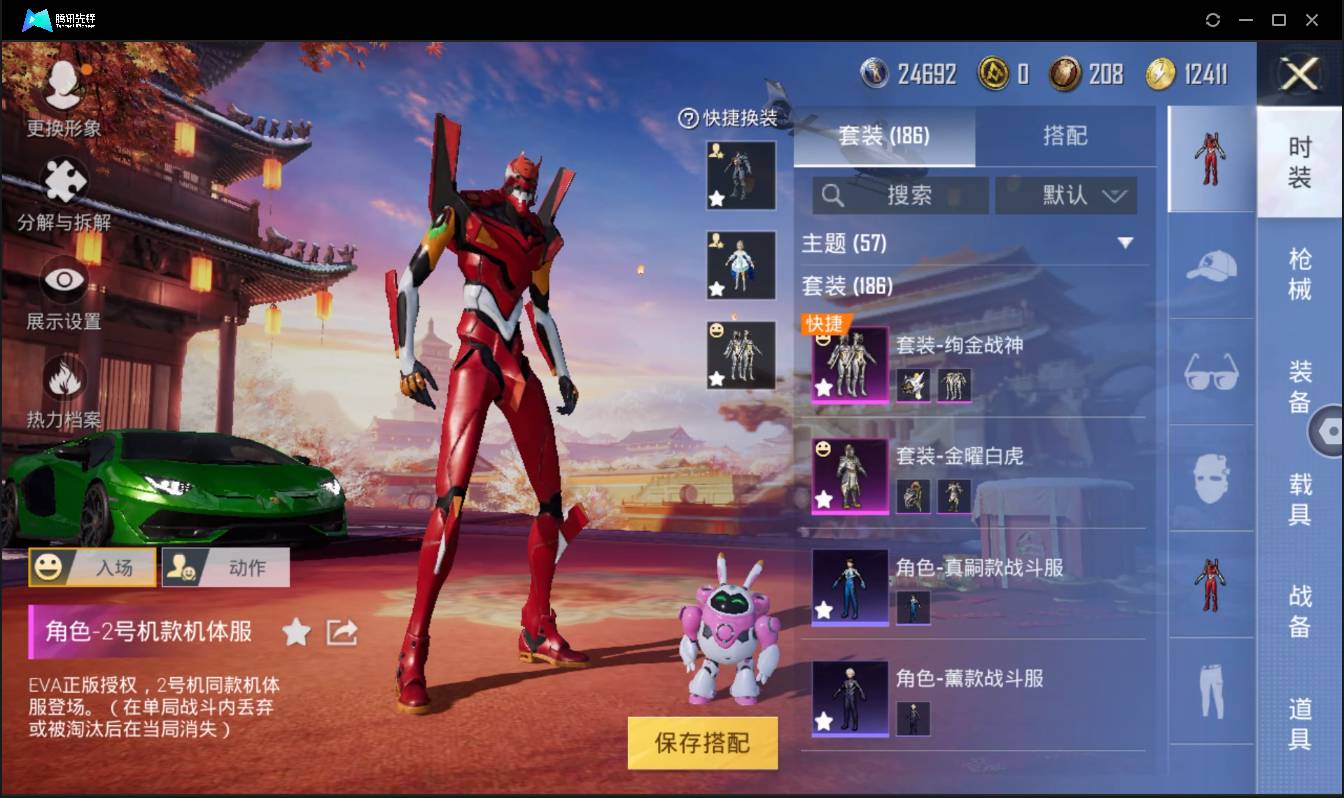Switch to the 动作 tab
The image size is (1344, 798).
click(x=225, y=567)
